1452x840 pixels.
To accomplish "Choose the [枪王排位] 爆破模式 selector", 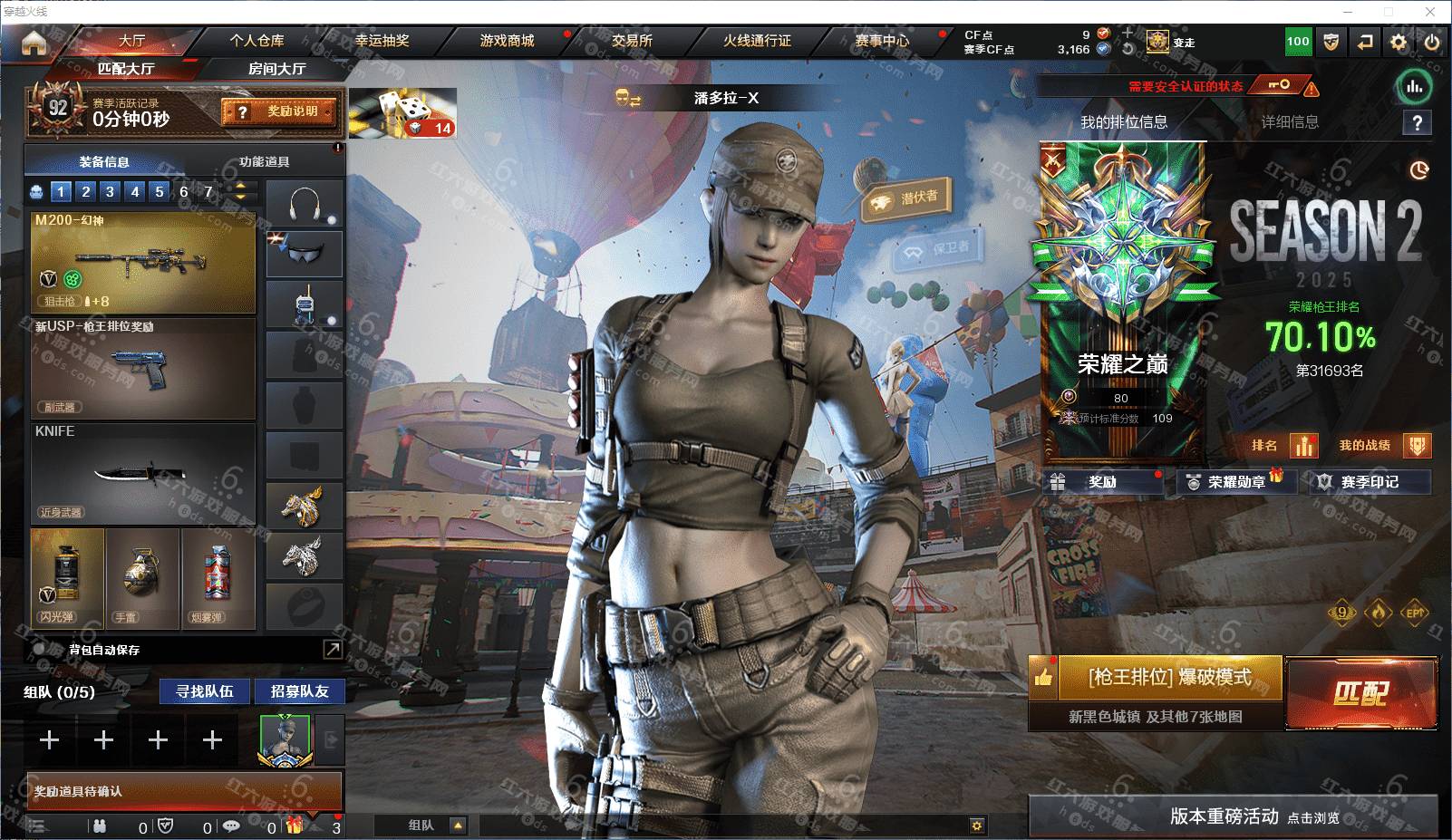I will coord(1169,678).
